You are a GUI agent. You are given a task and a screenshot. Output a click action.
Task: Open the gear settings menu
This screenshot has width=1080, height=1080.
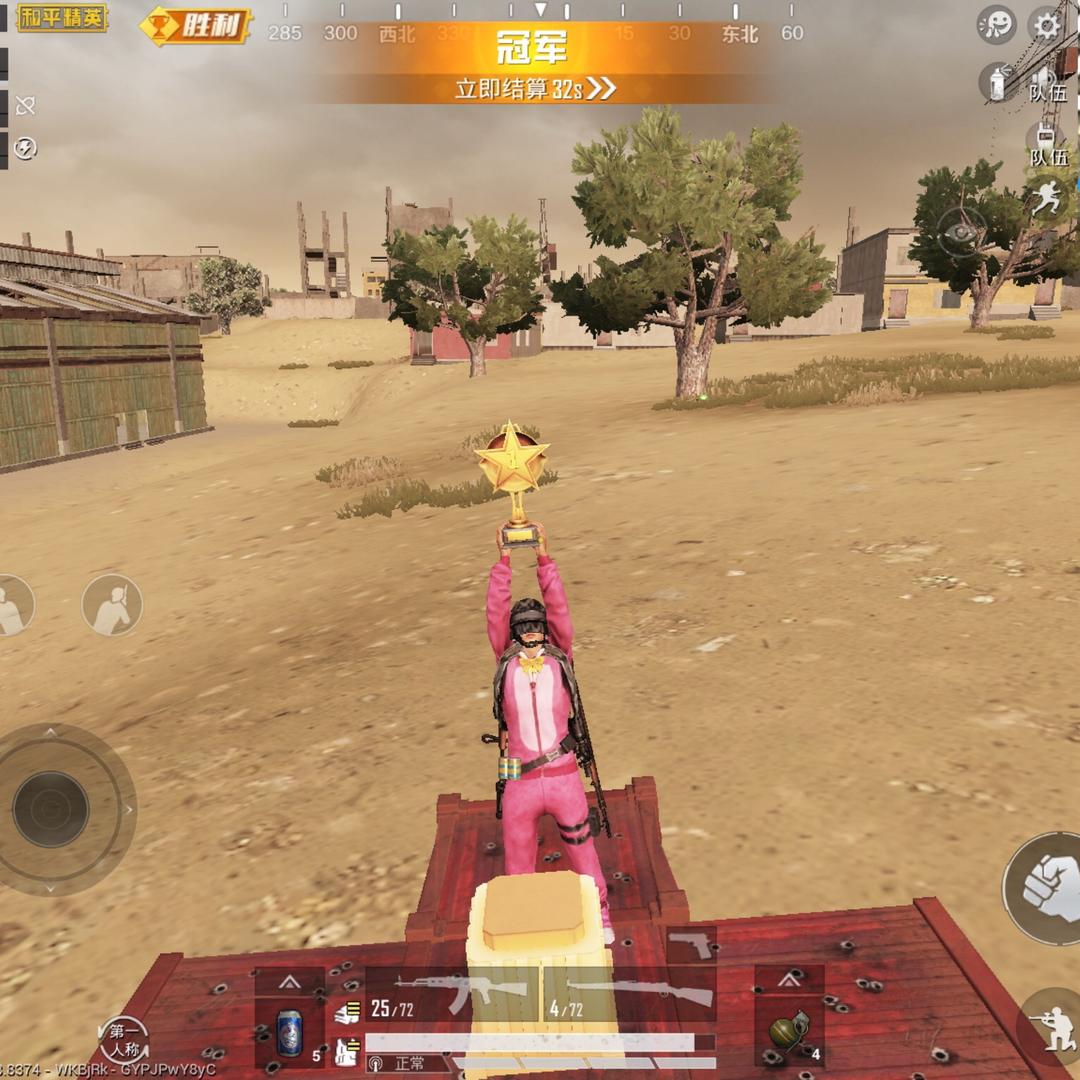(1047, 24)
